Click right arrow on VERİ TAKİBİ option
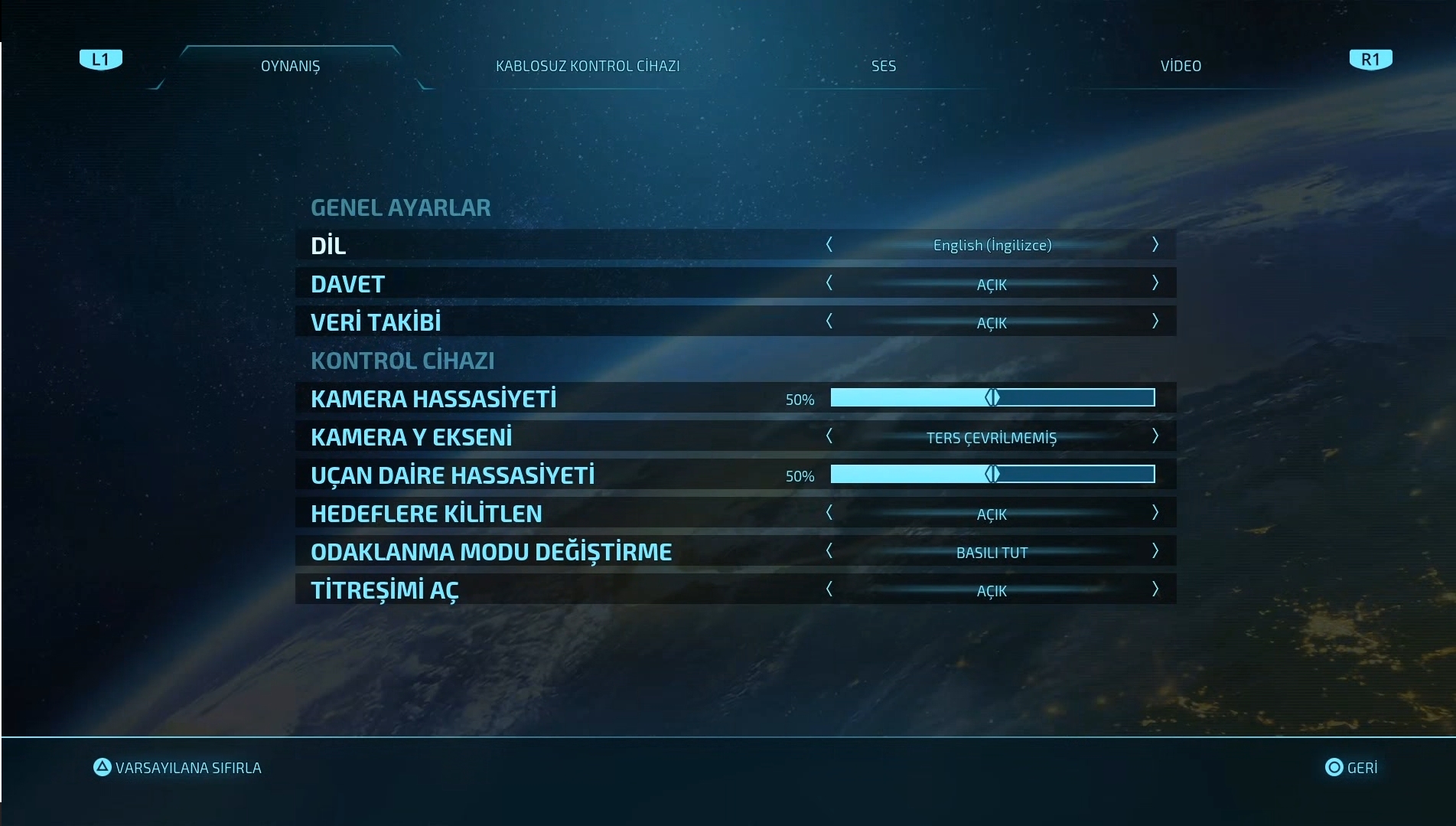1456x826 pixels. (1155, 322)
